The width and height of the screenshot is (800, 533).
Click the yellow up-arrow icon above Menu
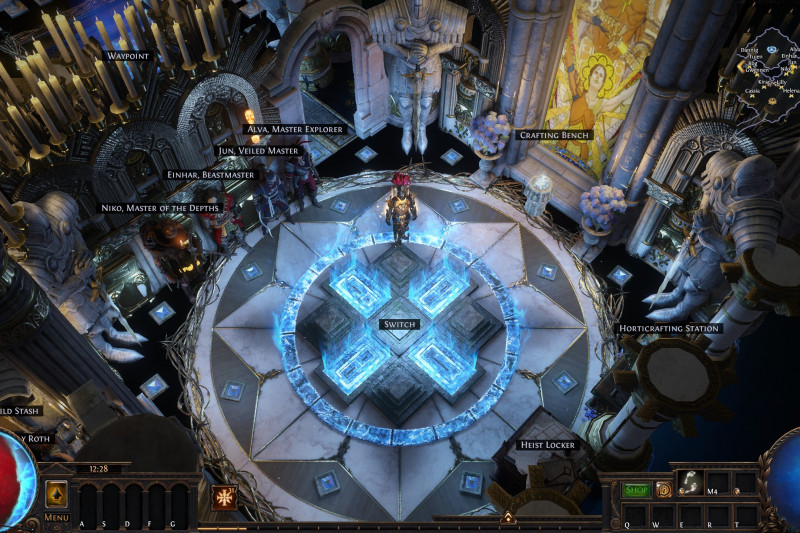tap(56, 494)
